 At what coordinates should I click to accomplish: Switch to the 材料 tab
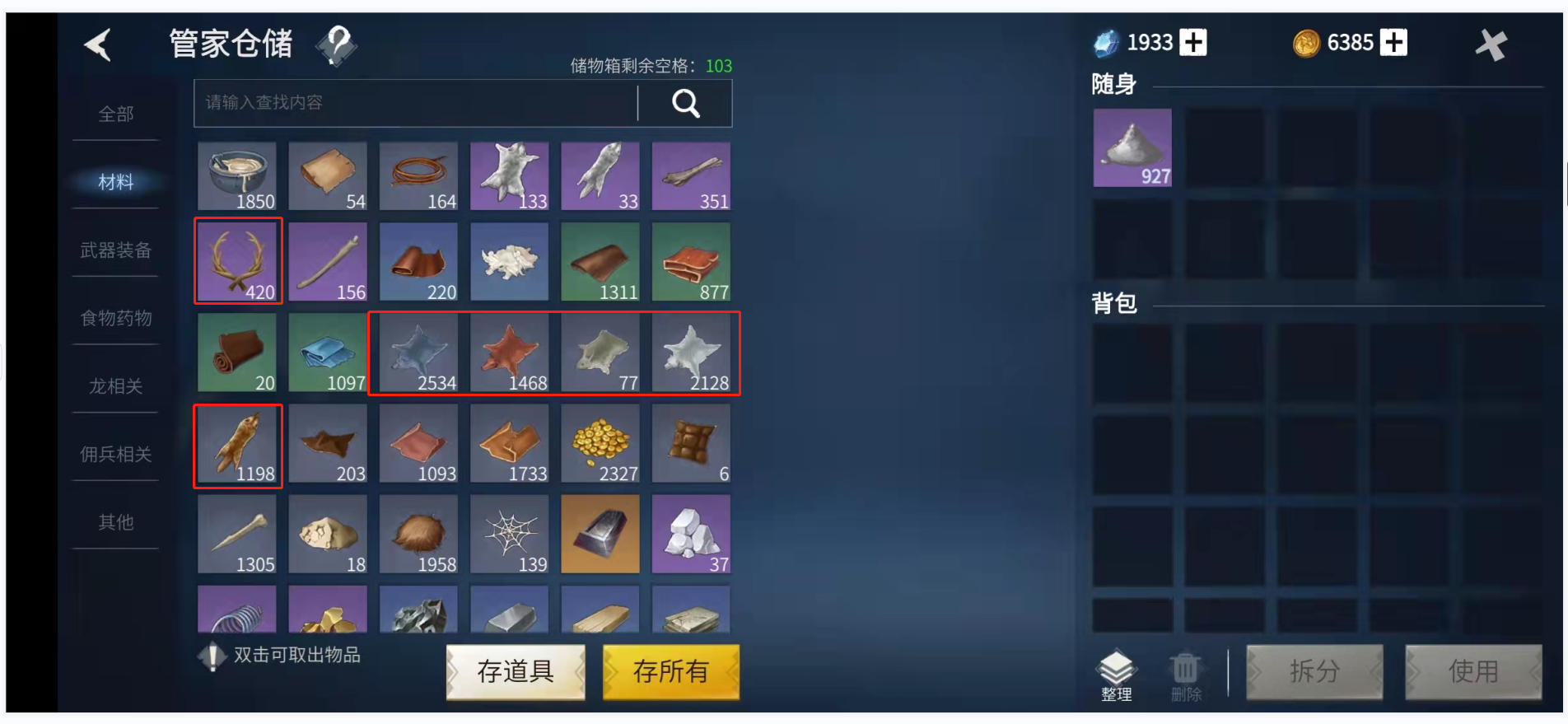pyautogui.click(x=115, y=183)
